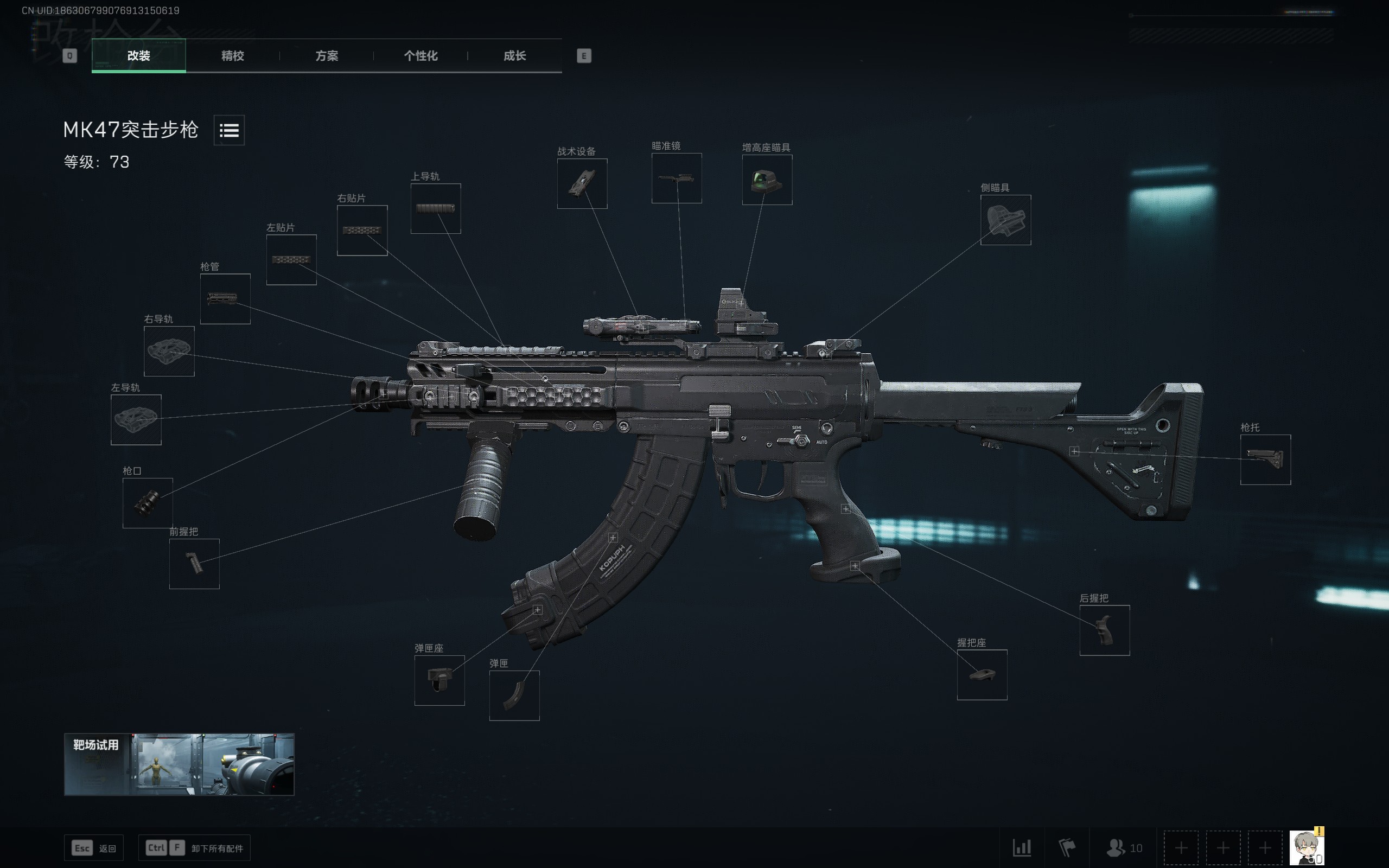Select the 个性化 tab
This screenshot has height=868, width=1389.
(420, 56)
